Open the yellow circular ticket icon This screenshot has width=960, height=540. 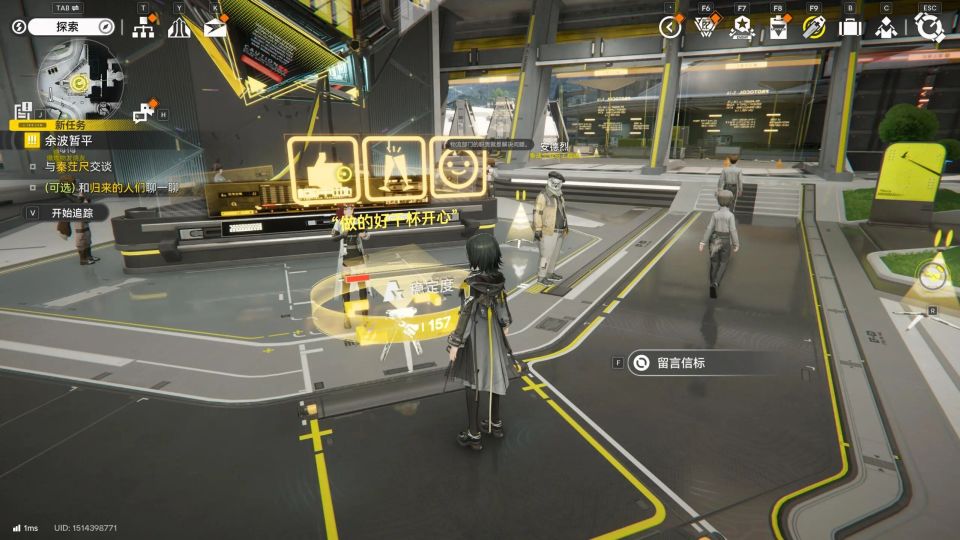point(814,28)
